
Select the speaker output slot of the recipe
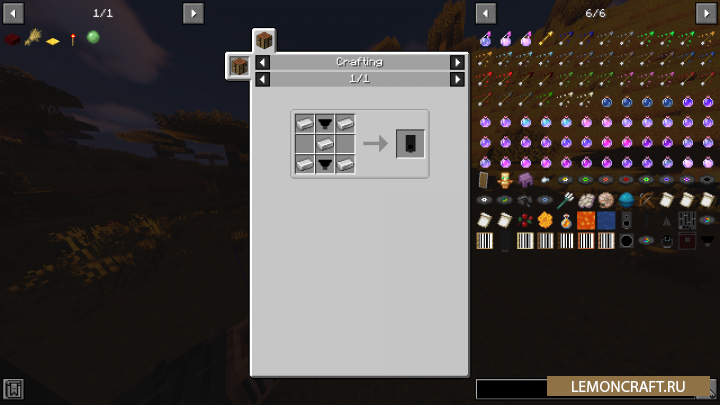(410, 144)
